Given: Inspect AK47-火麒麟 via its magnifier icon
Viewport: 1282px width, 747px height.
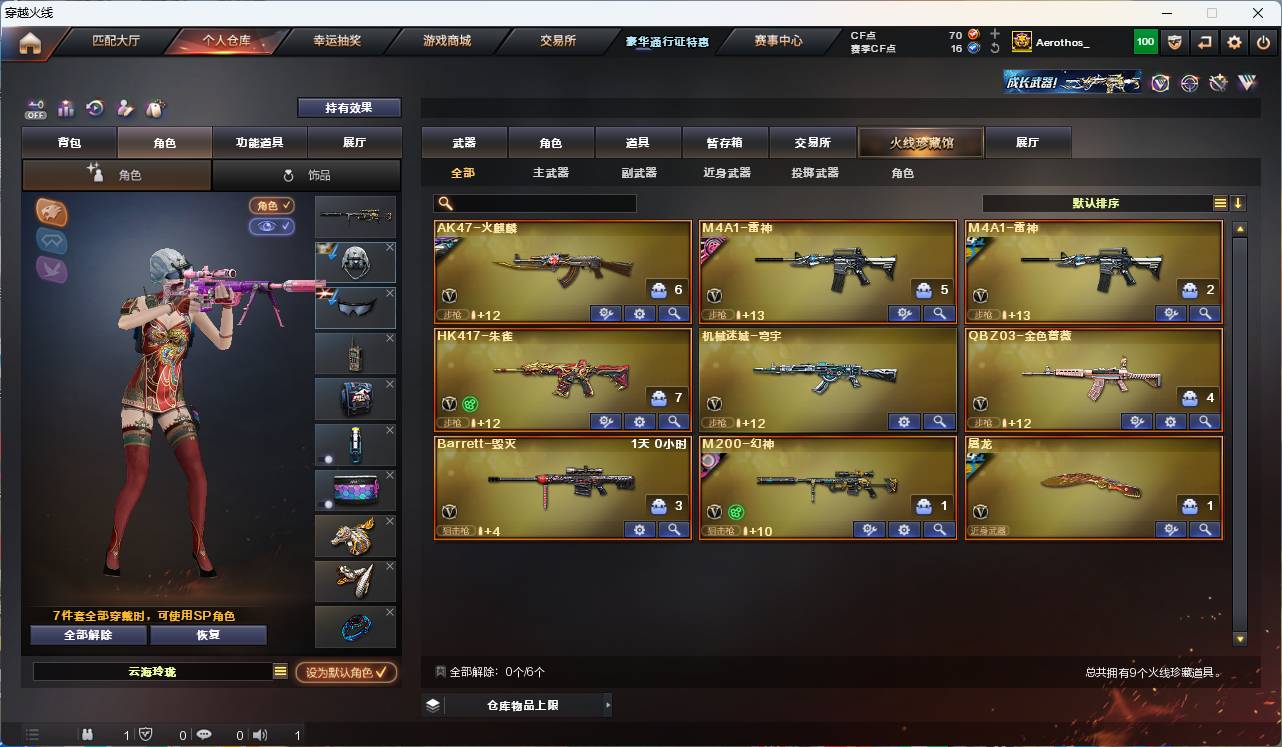Looking at the screenshot, I should [673, 313].
